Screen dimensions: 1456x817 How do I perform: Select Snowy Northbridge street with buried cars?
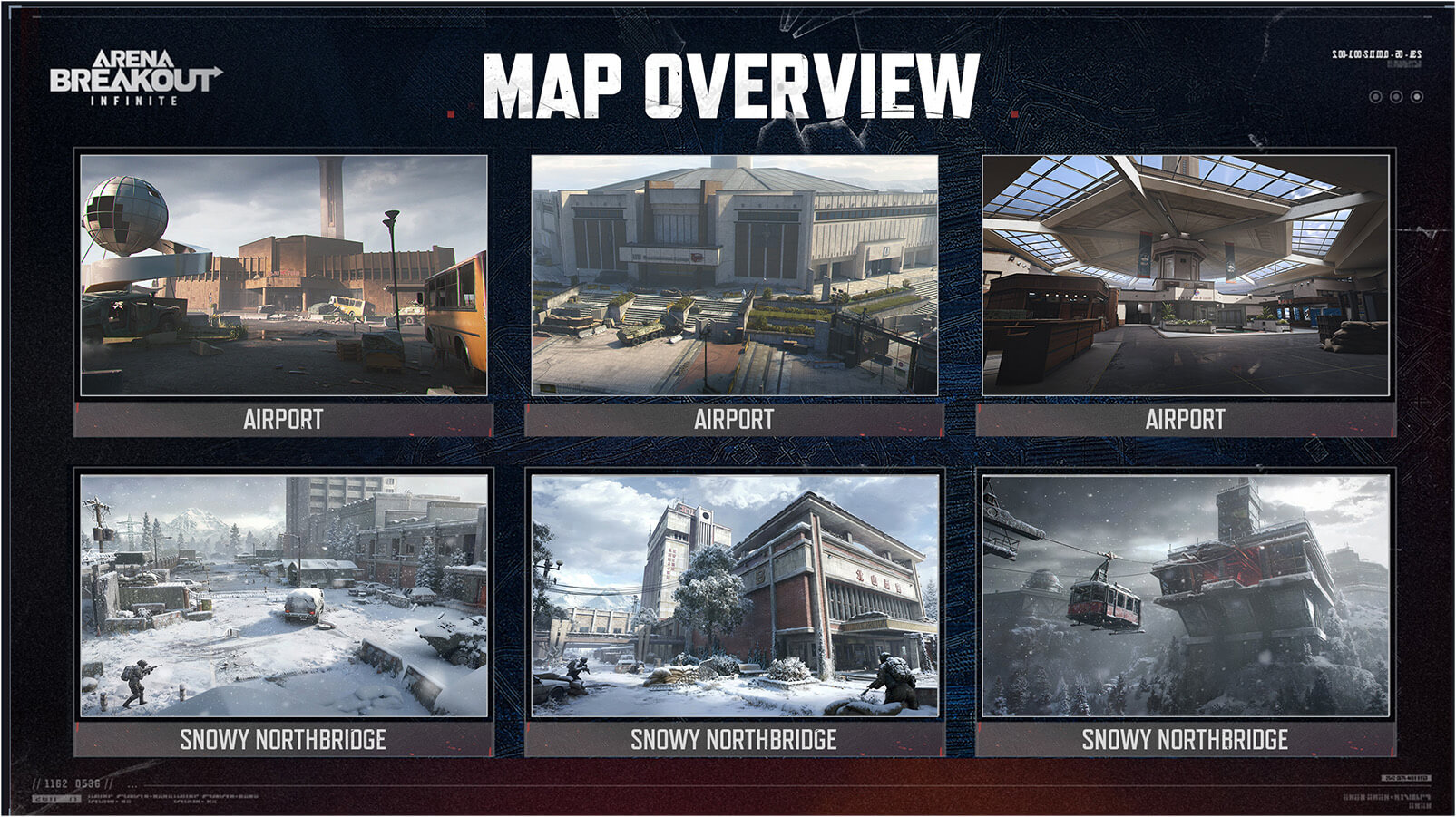283,596
